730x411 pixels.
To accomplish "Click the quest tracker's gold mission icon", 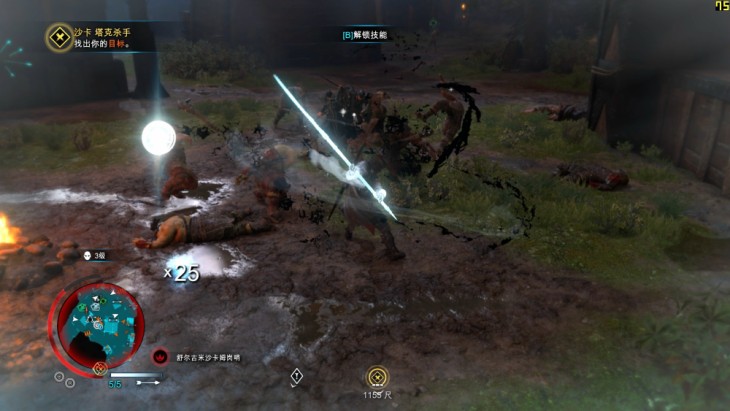I will click(59, 38).
